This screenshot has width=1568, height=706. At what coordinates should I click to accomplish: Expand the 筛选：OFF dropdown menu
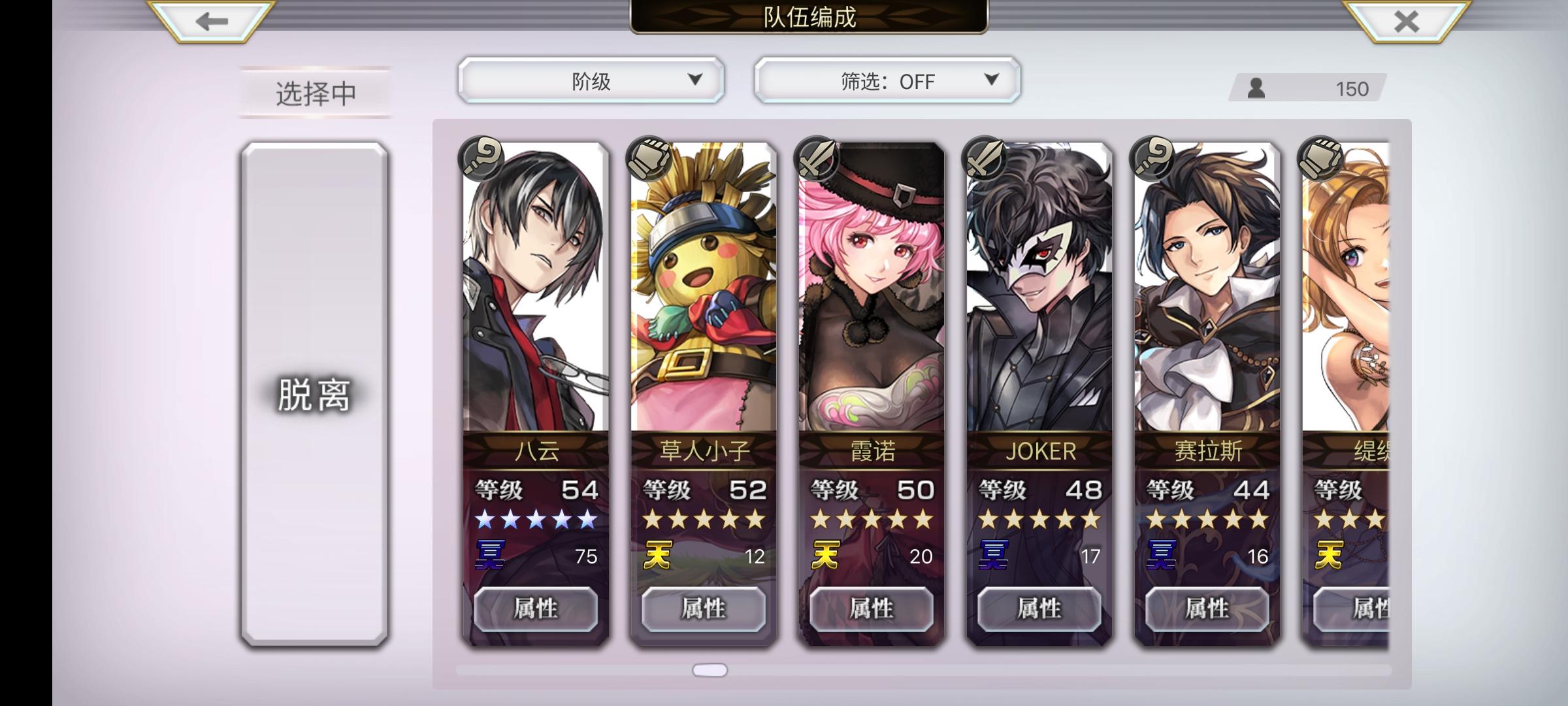tap(887, 80)
